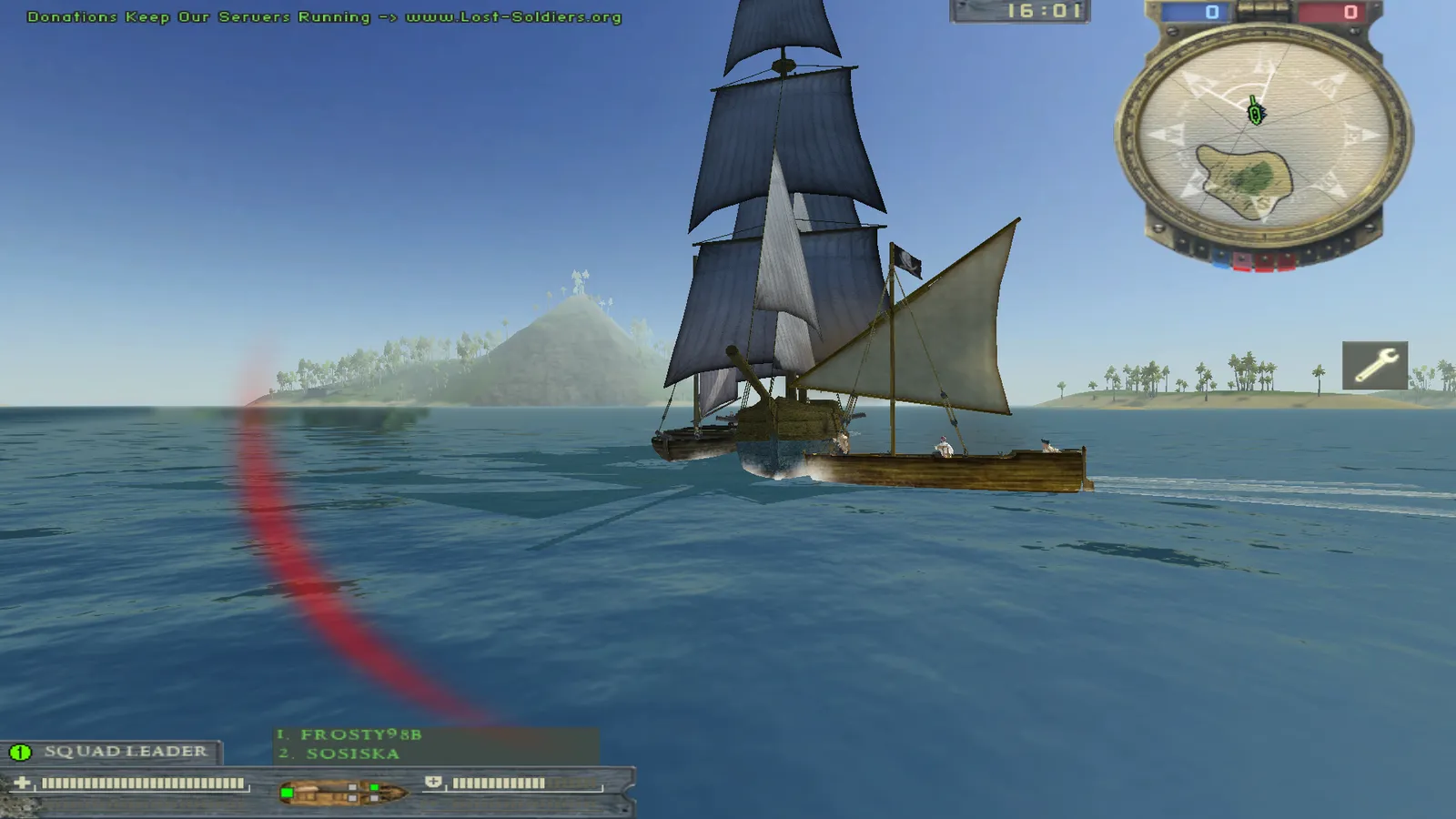Select squad member SOSISKA

pos(352,753)
